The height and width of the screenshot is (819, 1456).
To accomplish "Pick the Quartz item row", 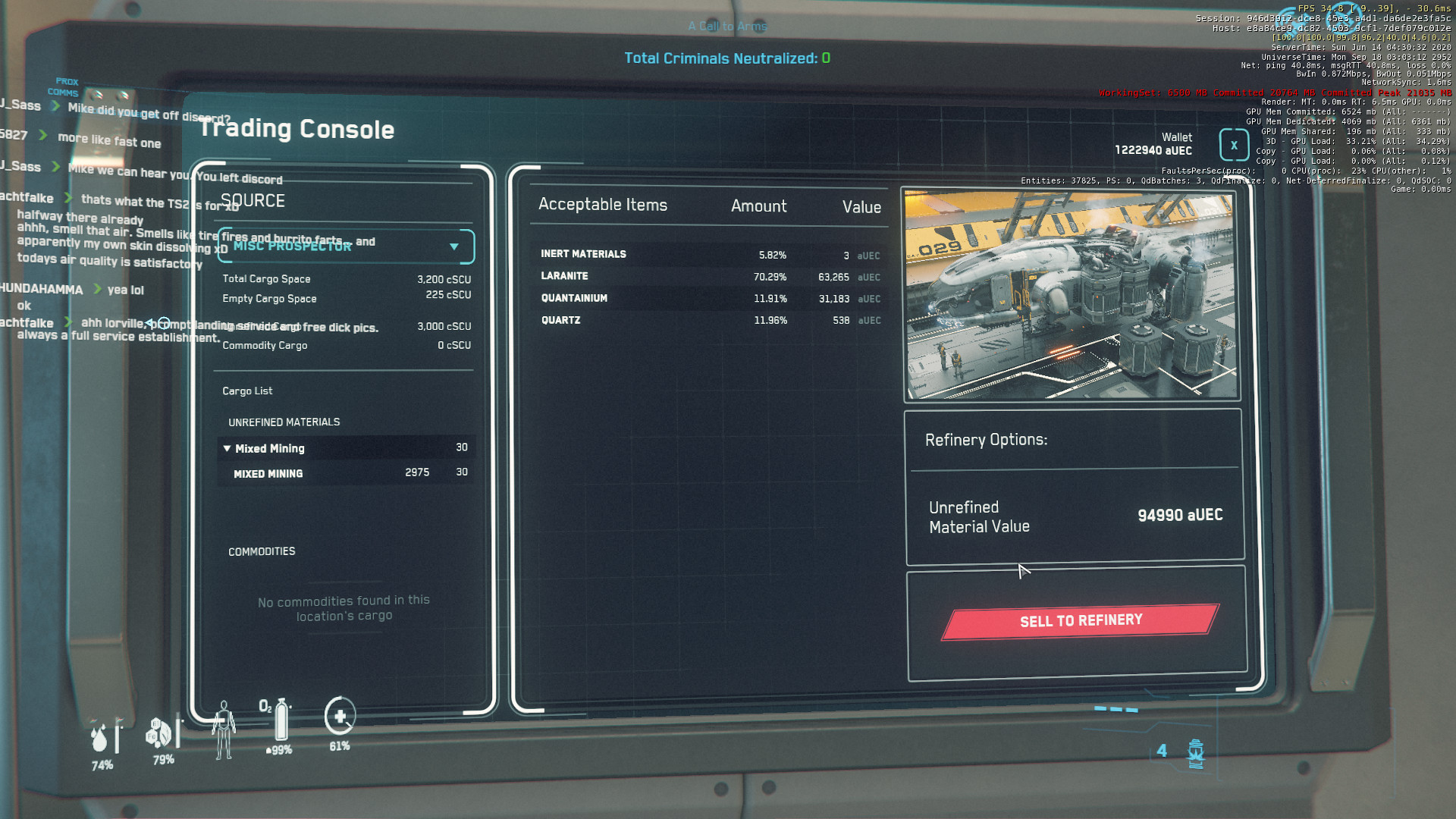I will [709, 321].
